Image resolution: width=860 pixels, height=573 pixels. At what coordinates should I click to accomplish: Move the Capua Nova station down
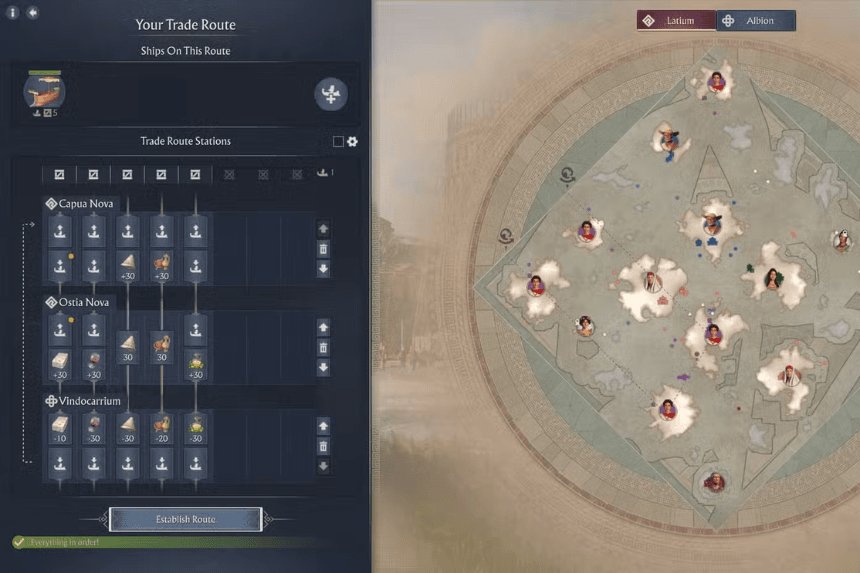(x=323, y=269)
